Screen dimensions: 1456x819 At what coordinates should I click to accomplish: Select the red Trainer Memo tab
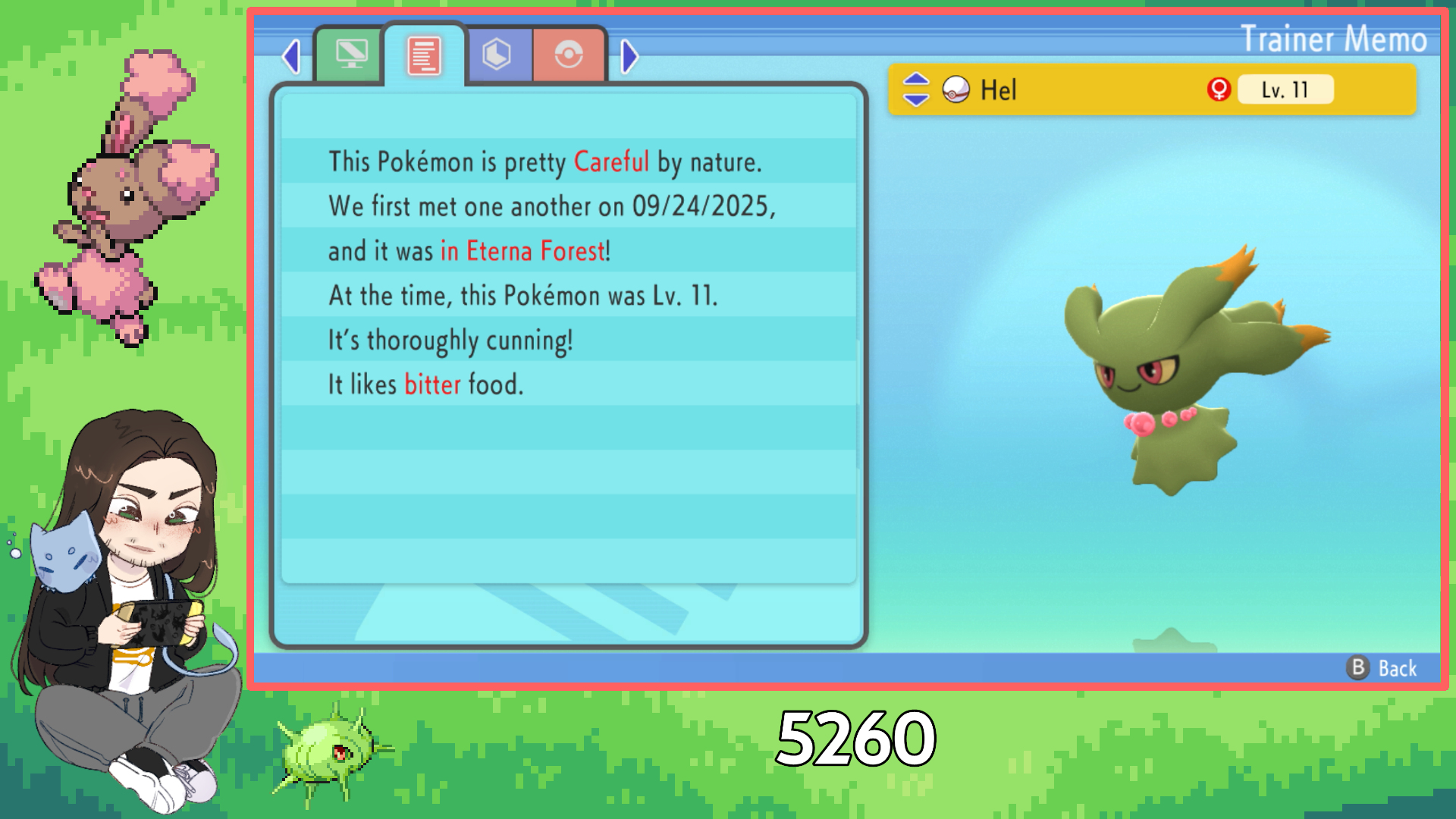point(424,56)
